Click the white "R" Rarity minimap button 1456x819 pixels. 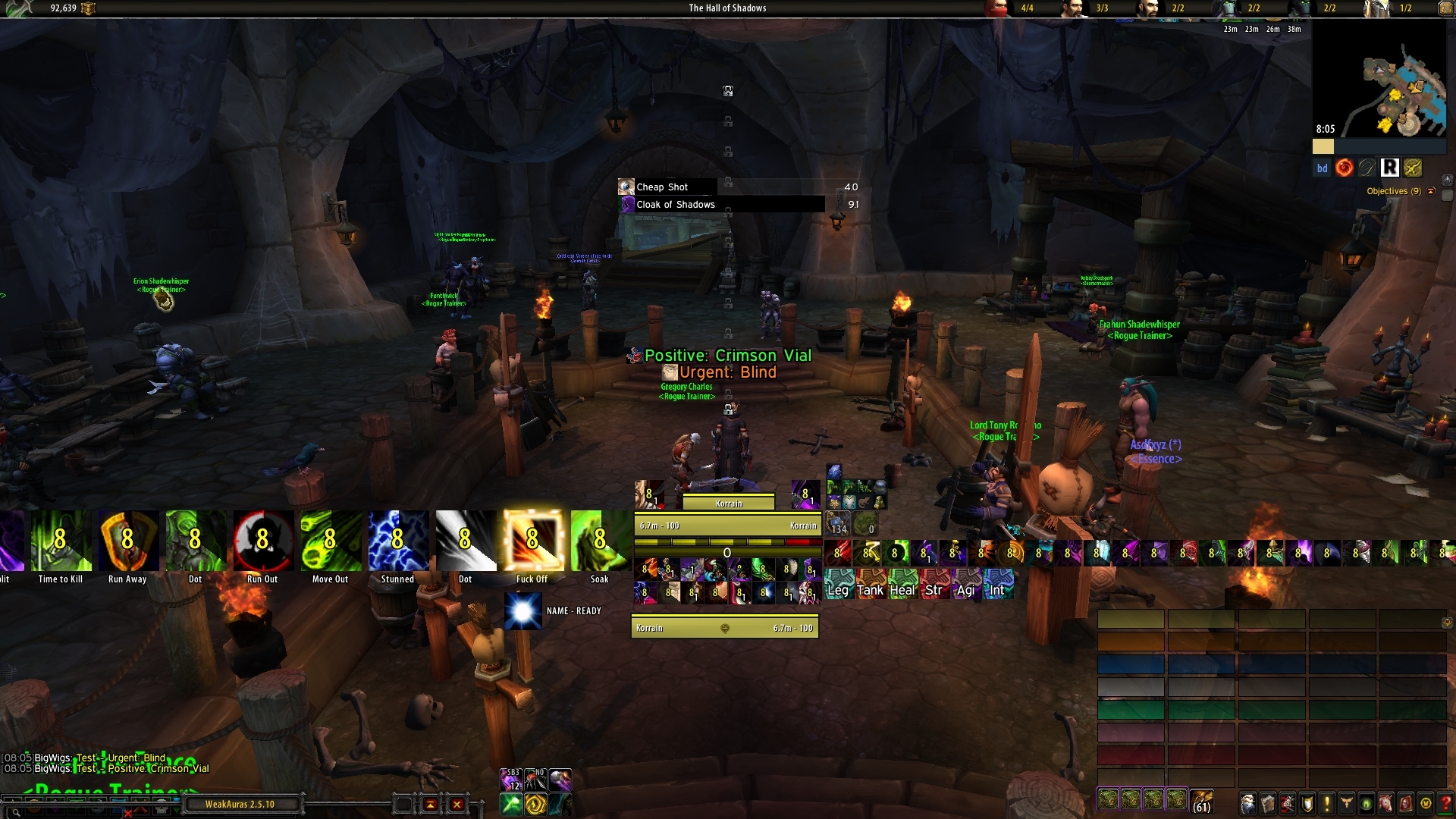[x=1391, y=168]
